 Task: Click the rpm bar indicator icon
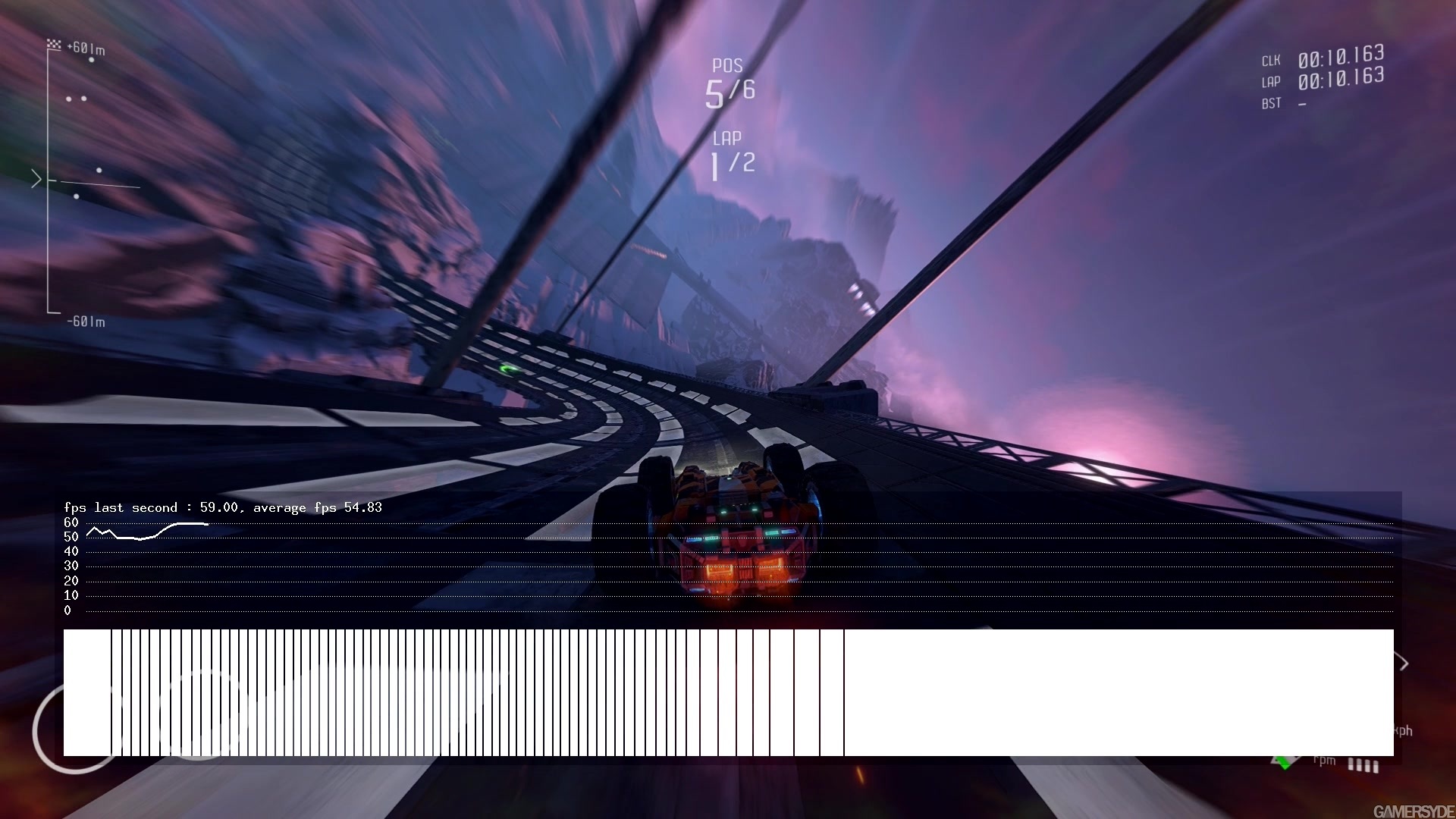(x=1363, y=766)
